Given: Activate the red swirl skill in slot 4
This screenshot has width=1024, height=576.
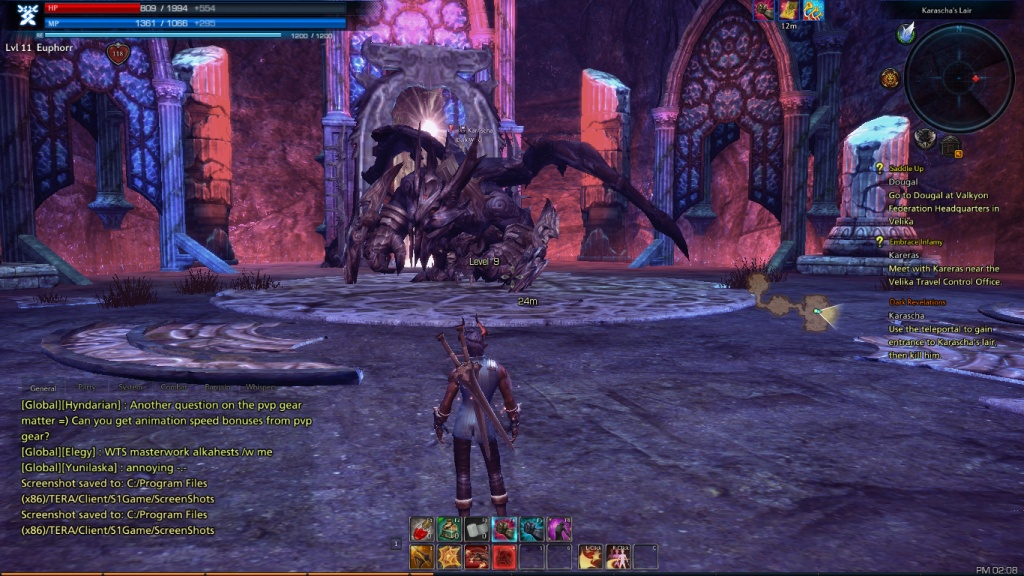Looking at the screenshot, I should pos(504,556).
